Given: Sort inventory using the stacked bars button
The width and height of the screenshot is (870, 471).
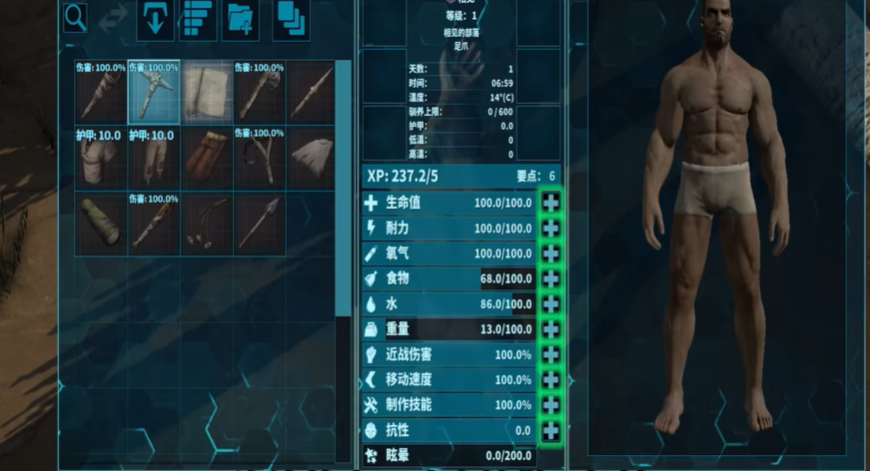Looking at the screenshot, I should coord(197,19).
